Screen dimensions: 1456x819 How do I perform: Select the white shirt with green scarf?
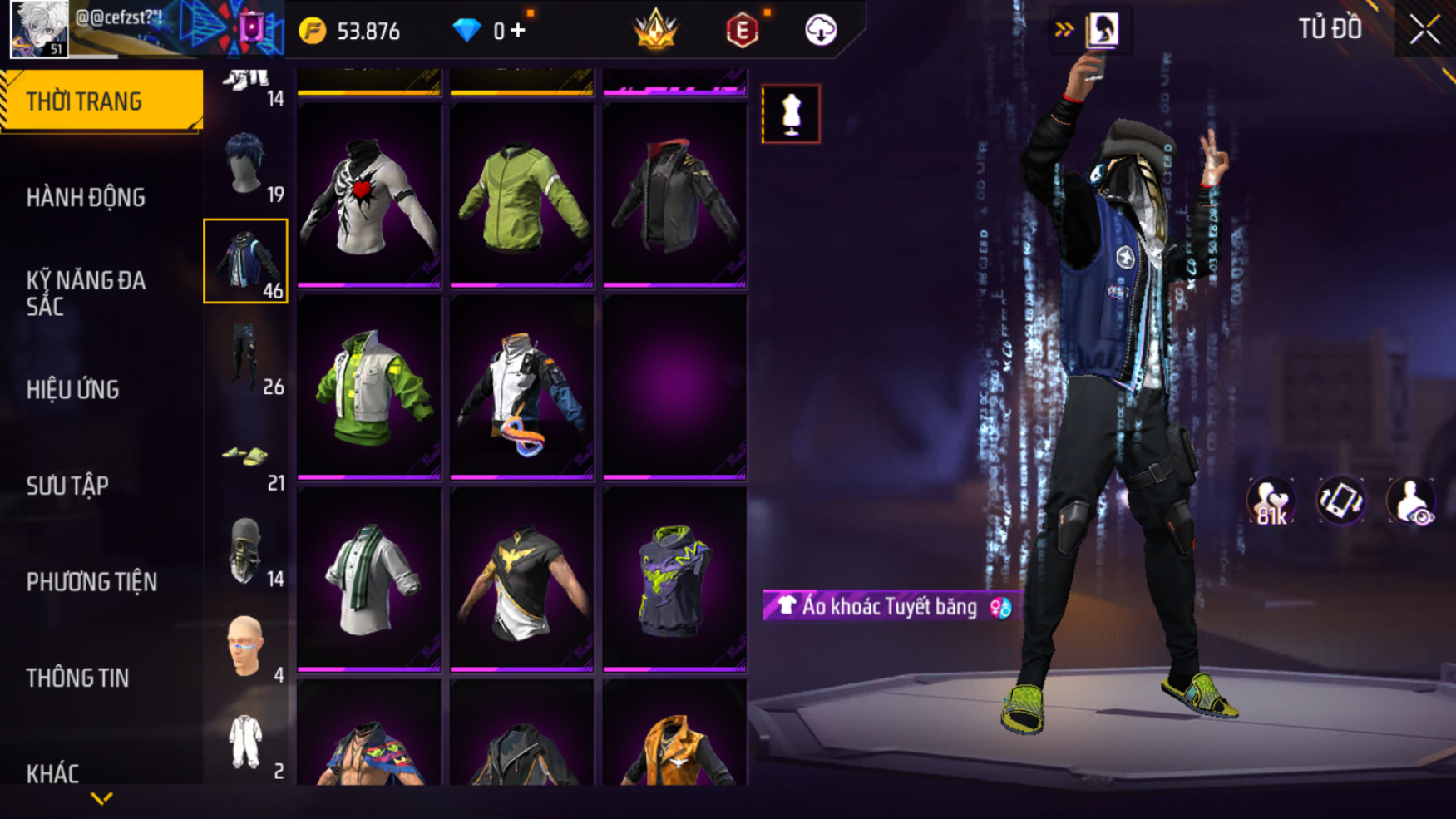[368, 580]
